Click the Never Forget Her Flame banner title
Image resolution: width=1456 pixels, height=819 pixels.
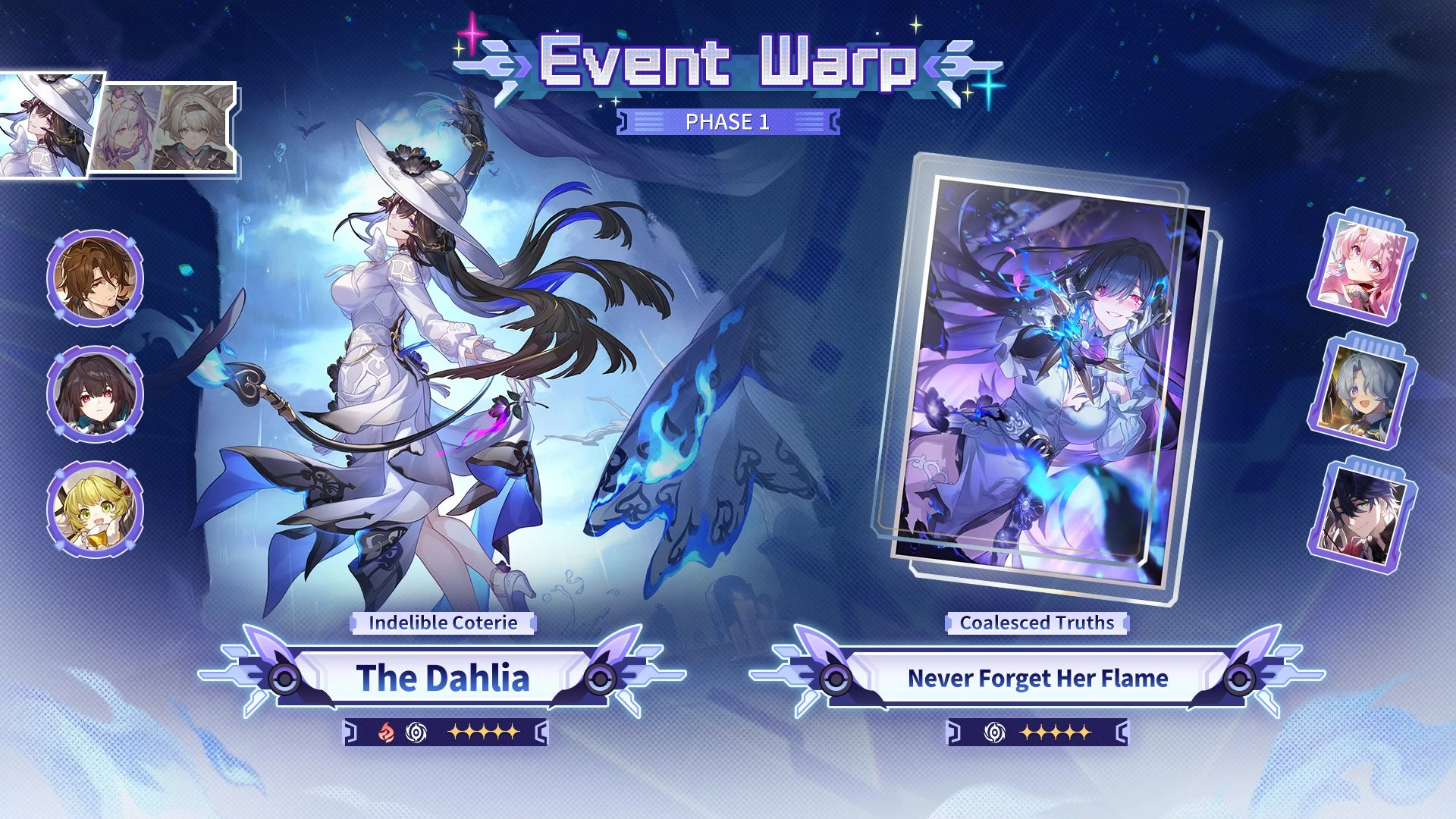point(1037,679)
